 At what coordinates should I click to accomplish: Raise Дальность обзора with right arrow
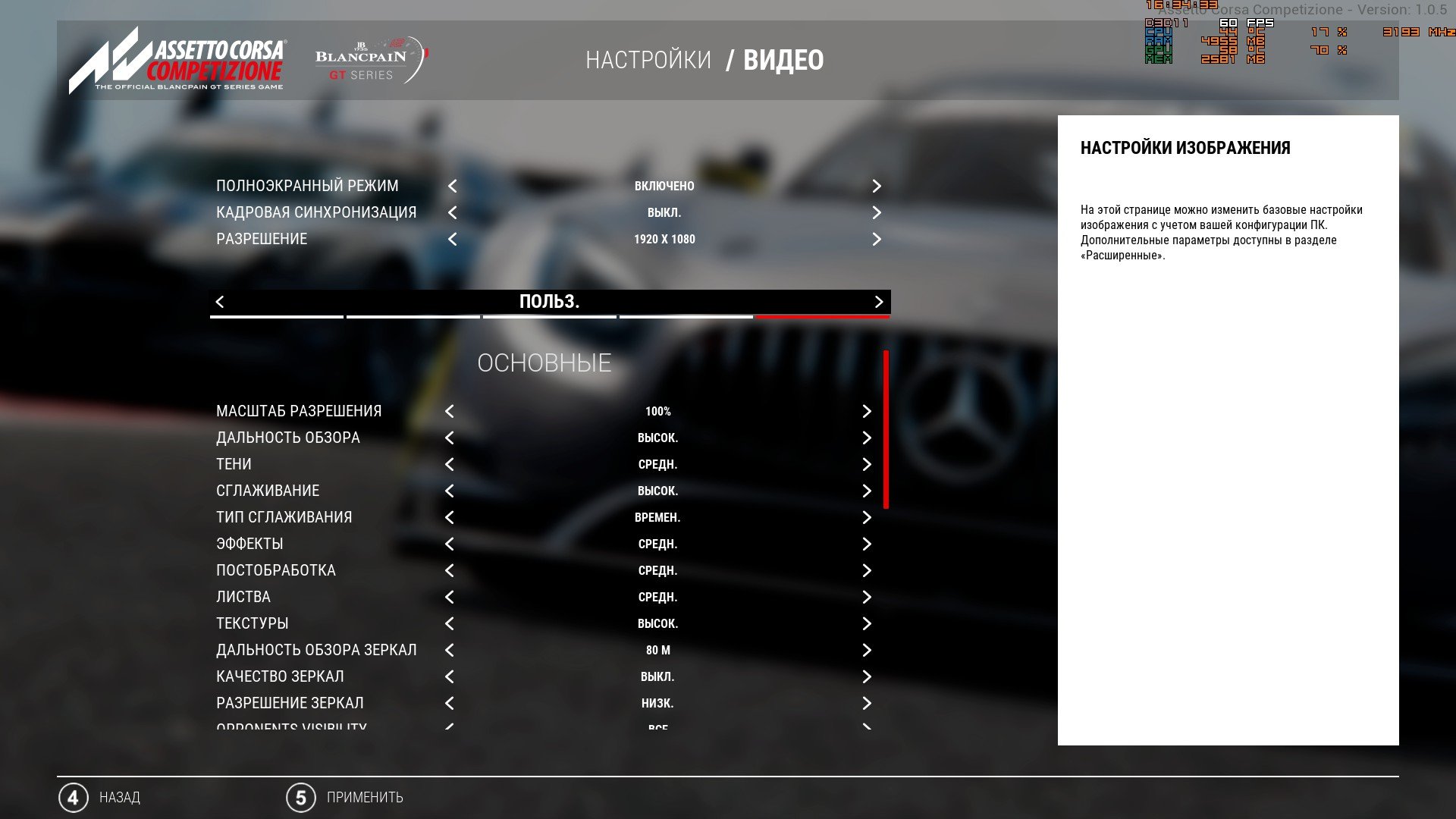click(867, 438)
